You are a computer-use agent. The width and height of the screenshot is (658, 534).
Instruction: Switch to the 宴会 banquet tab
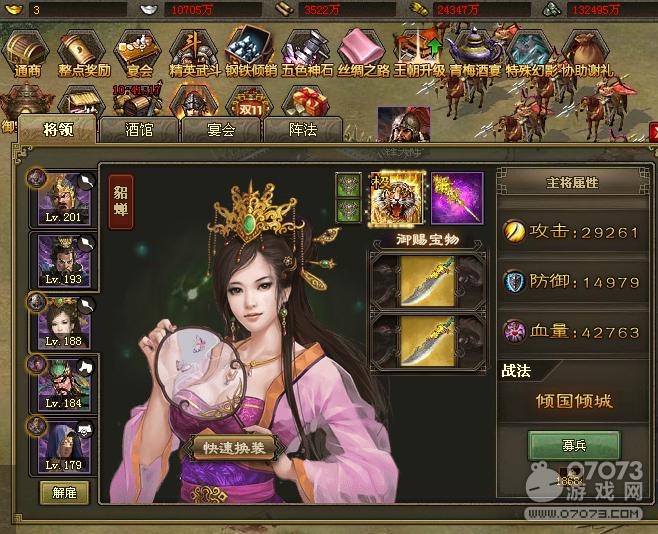point(220,129)
